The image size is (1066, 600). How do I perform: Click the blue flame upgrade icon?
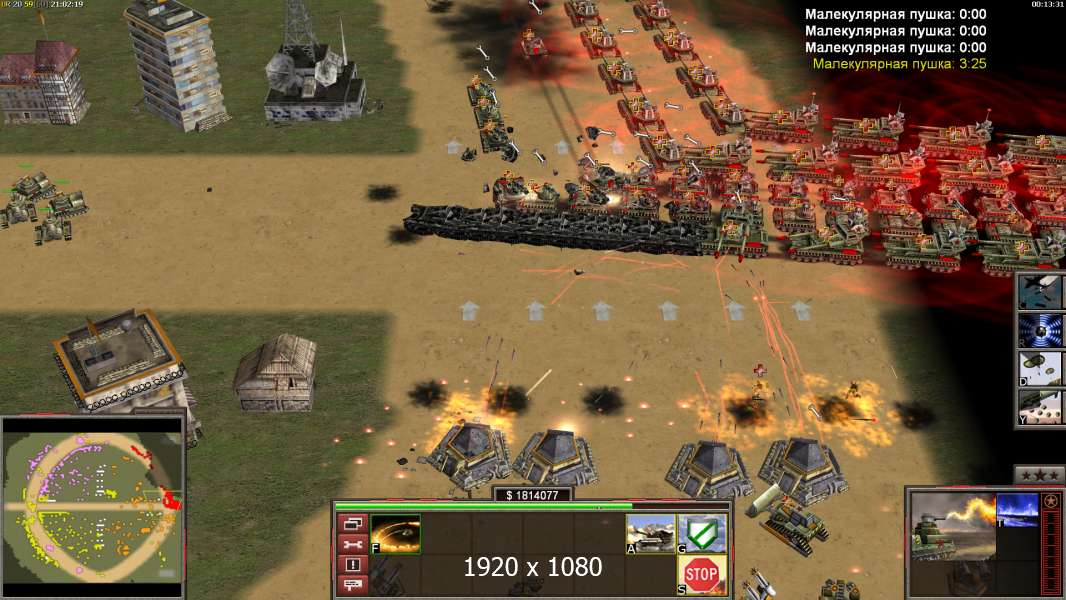pos(1017,510)
